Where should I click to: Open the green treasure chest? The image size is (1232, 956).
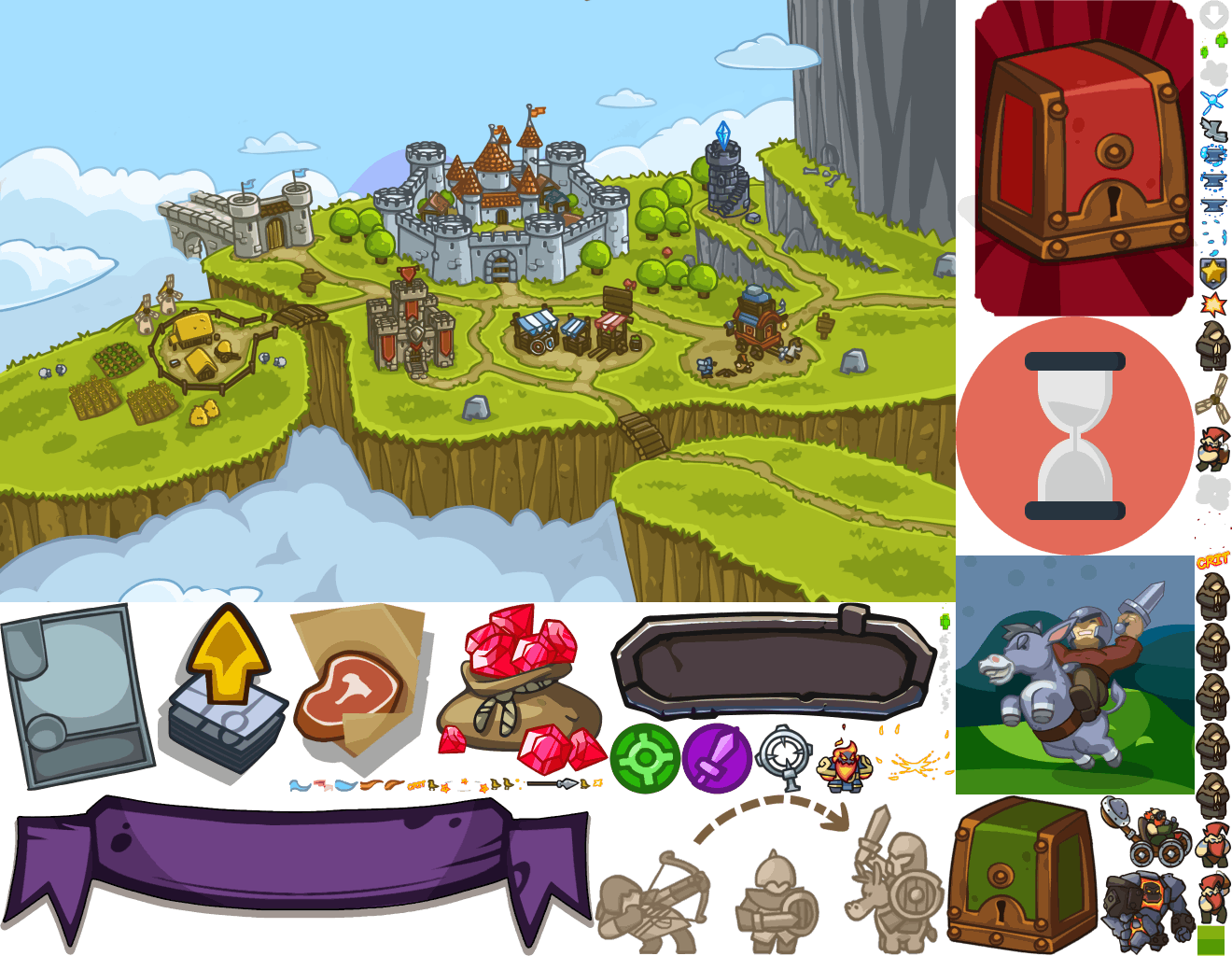[1020, 872]
